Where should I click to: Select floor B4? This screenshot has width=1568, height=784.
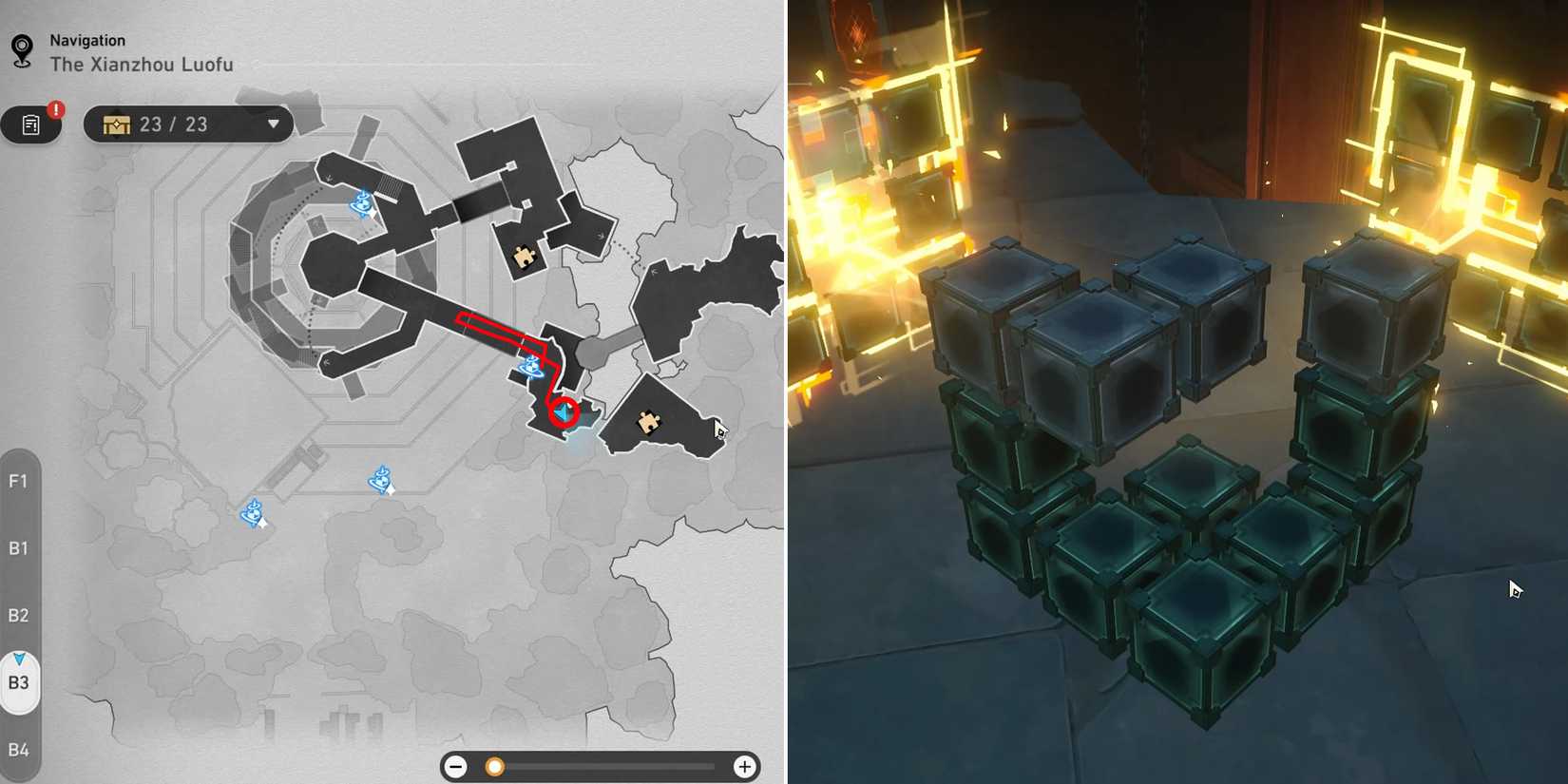point(20,749)
